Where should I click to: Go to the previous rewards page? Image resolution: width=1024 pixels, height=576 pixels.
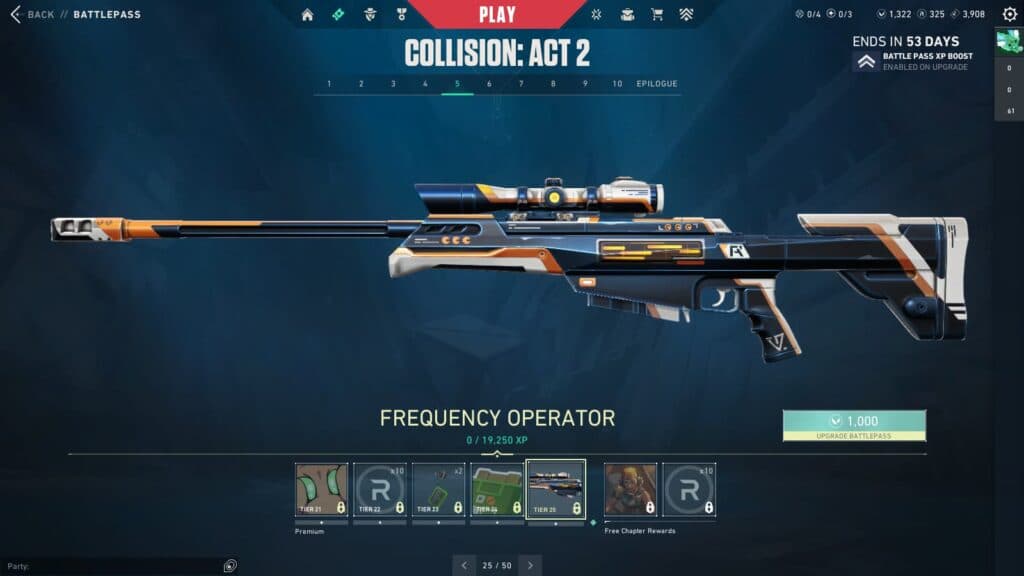point(464,565)
